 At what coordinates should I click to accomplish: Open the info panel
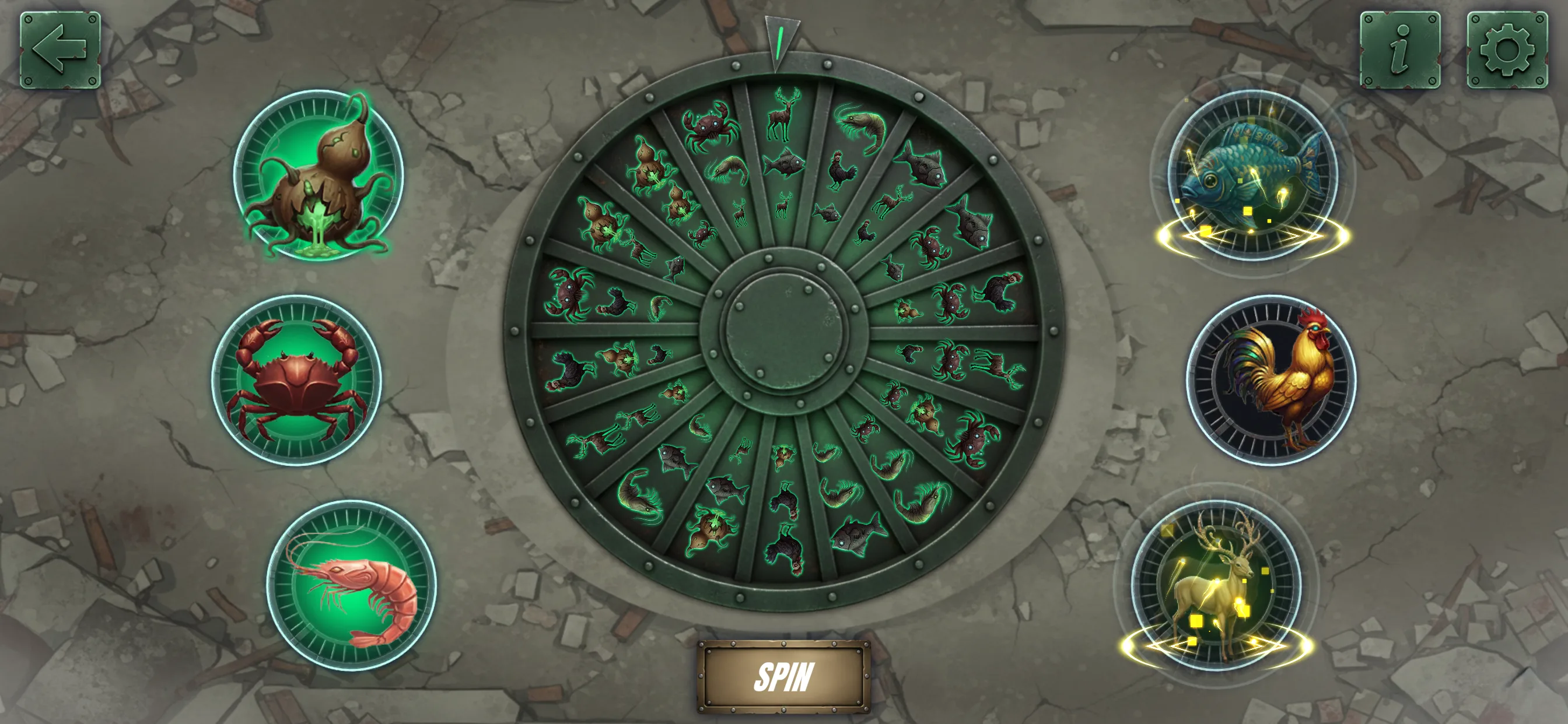[x=1399, y=50]
